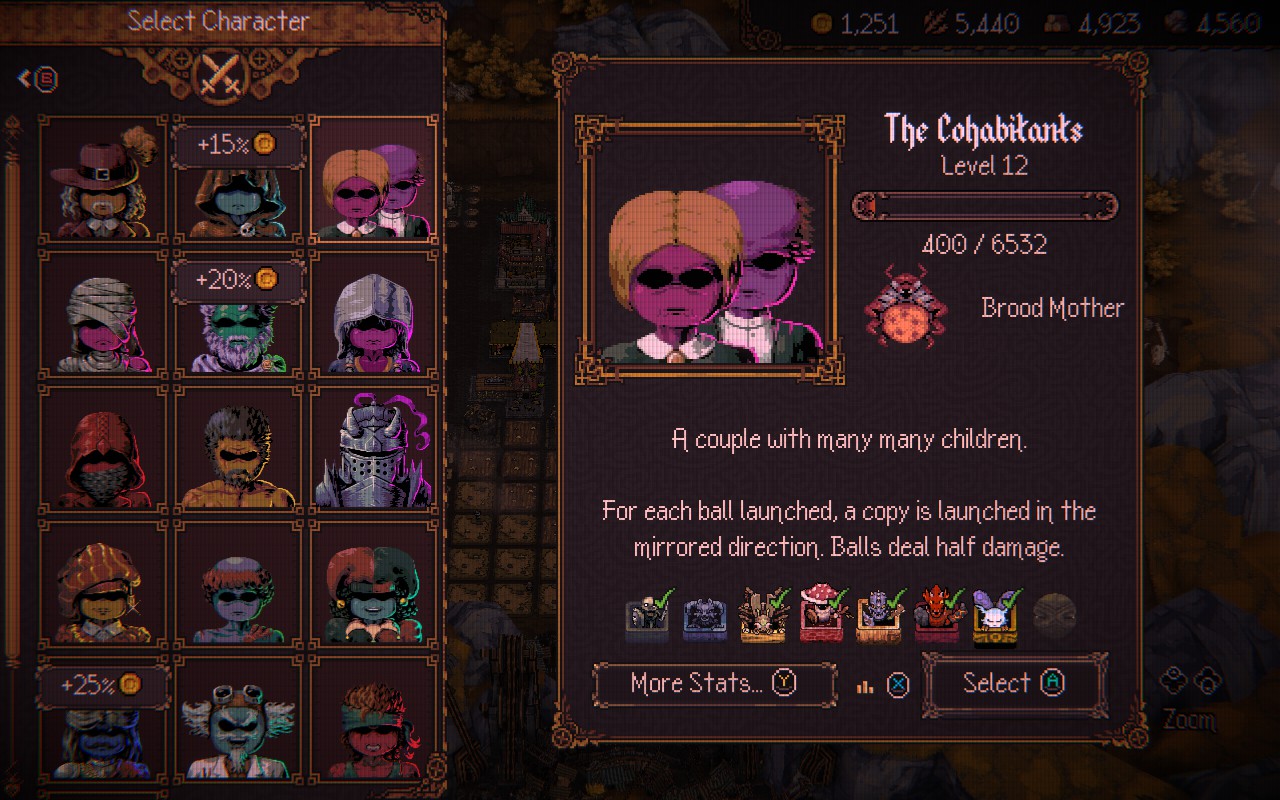
Task: Click the red mushroom boss completion icon
Action: tap(820, 614)
